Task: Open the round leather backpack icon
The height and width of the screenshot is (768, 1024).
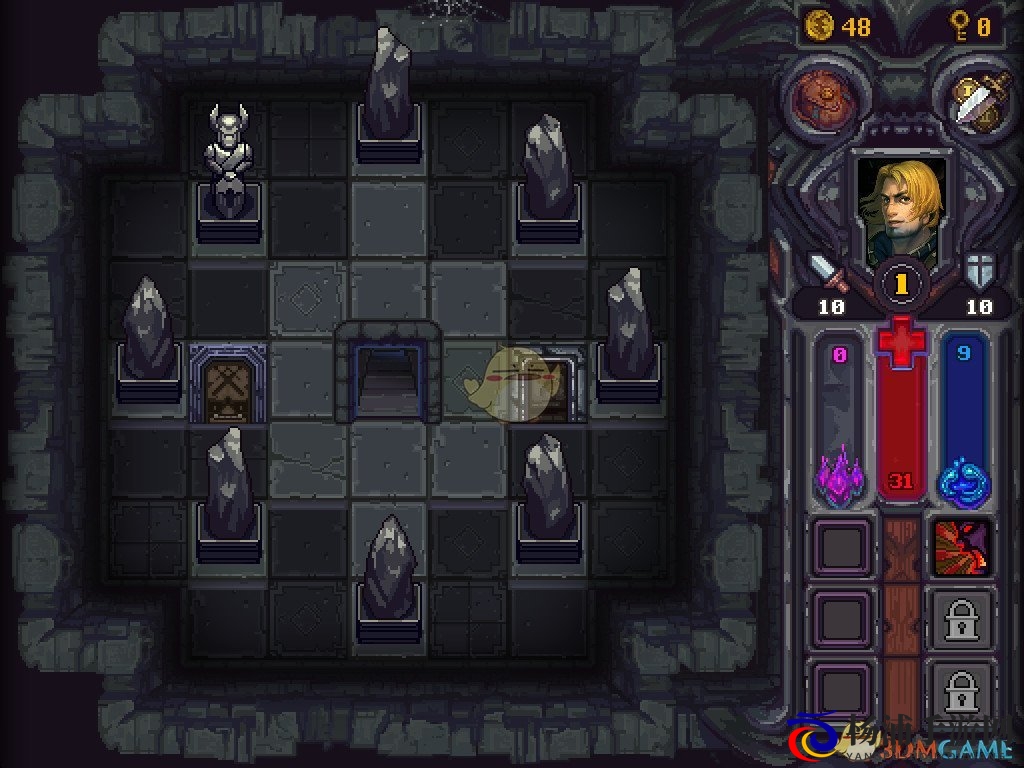Action: 823,97
